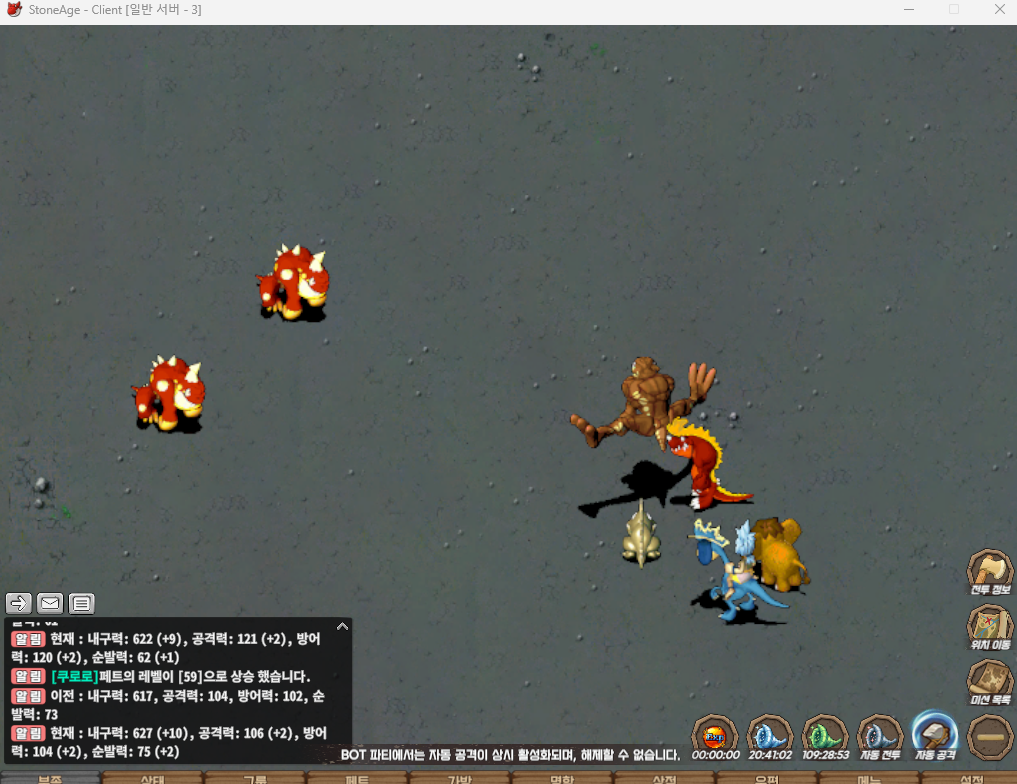
Task: Click the arrow button above the chat log
Action: 19,603
